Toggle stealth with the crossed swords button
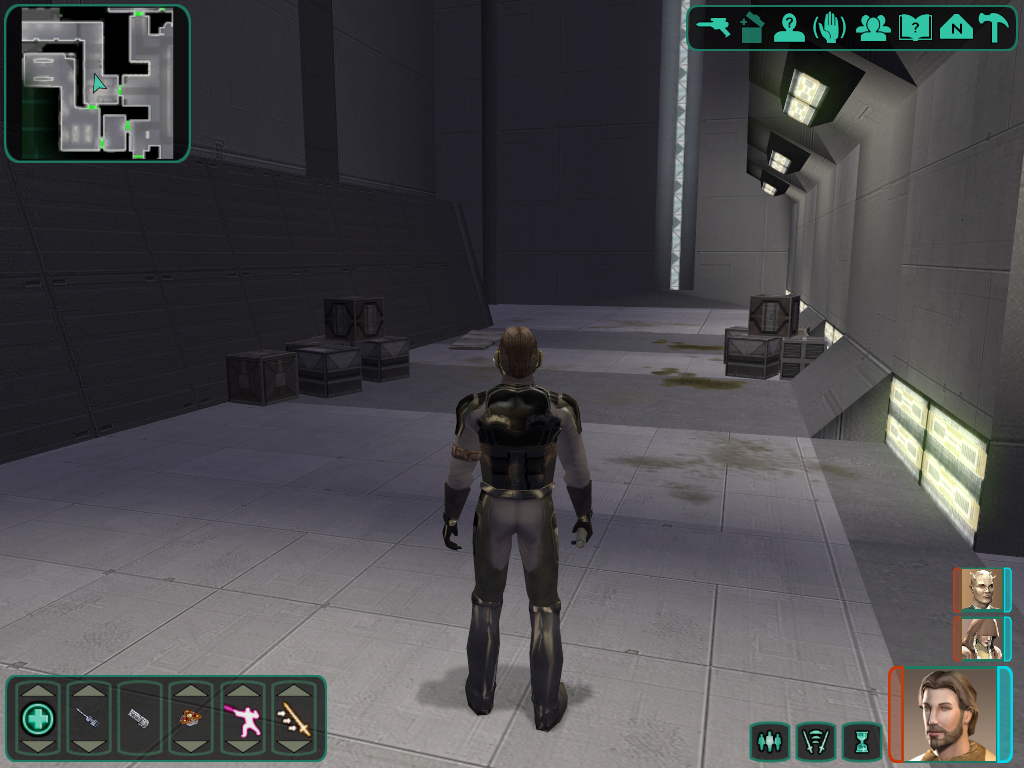Viewport: 1024px width, 768px height. pos(815,741)
